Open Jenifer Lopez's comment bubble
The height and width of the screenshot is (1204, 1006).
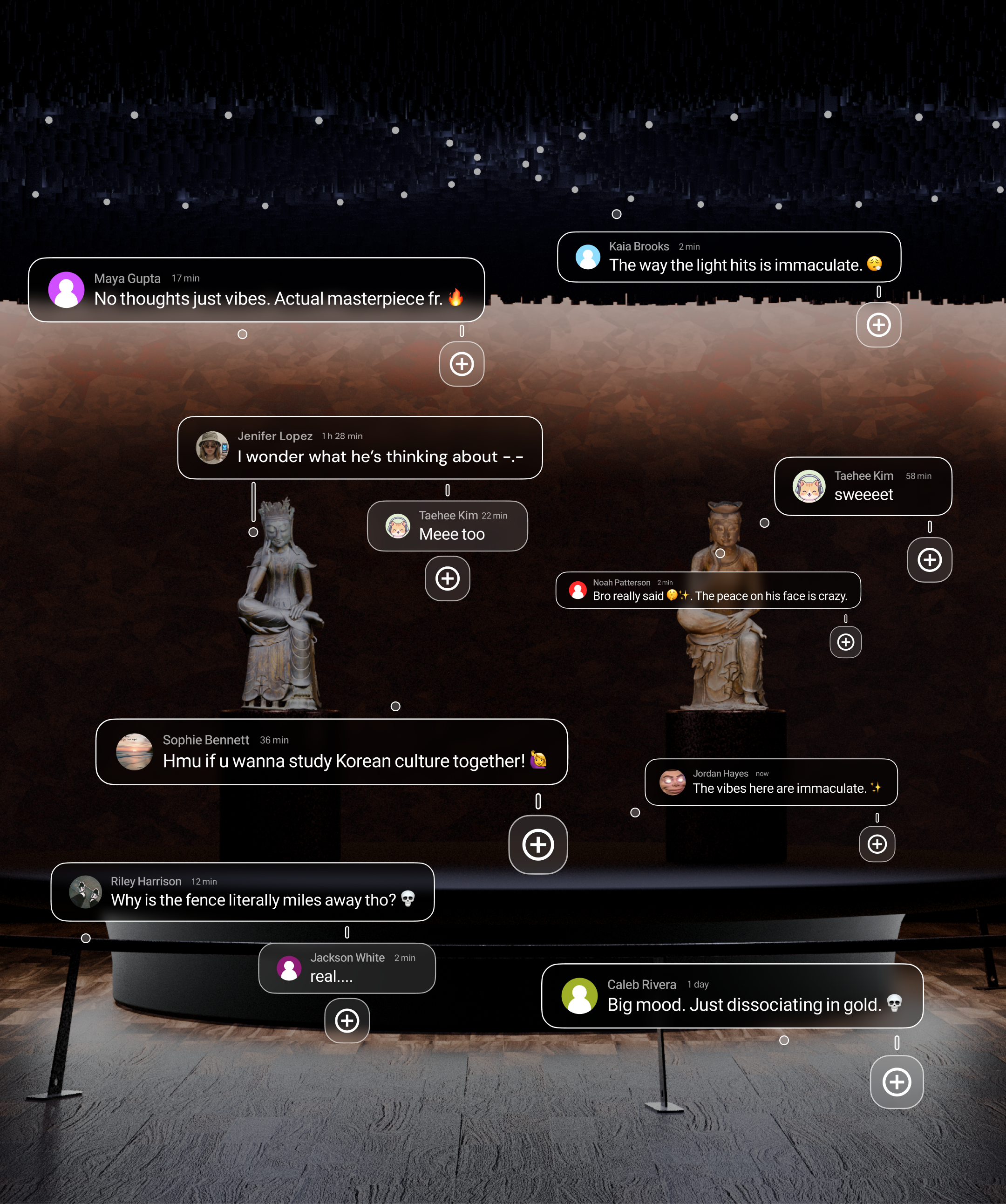point(360,448)
